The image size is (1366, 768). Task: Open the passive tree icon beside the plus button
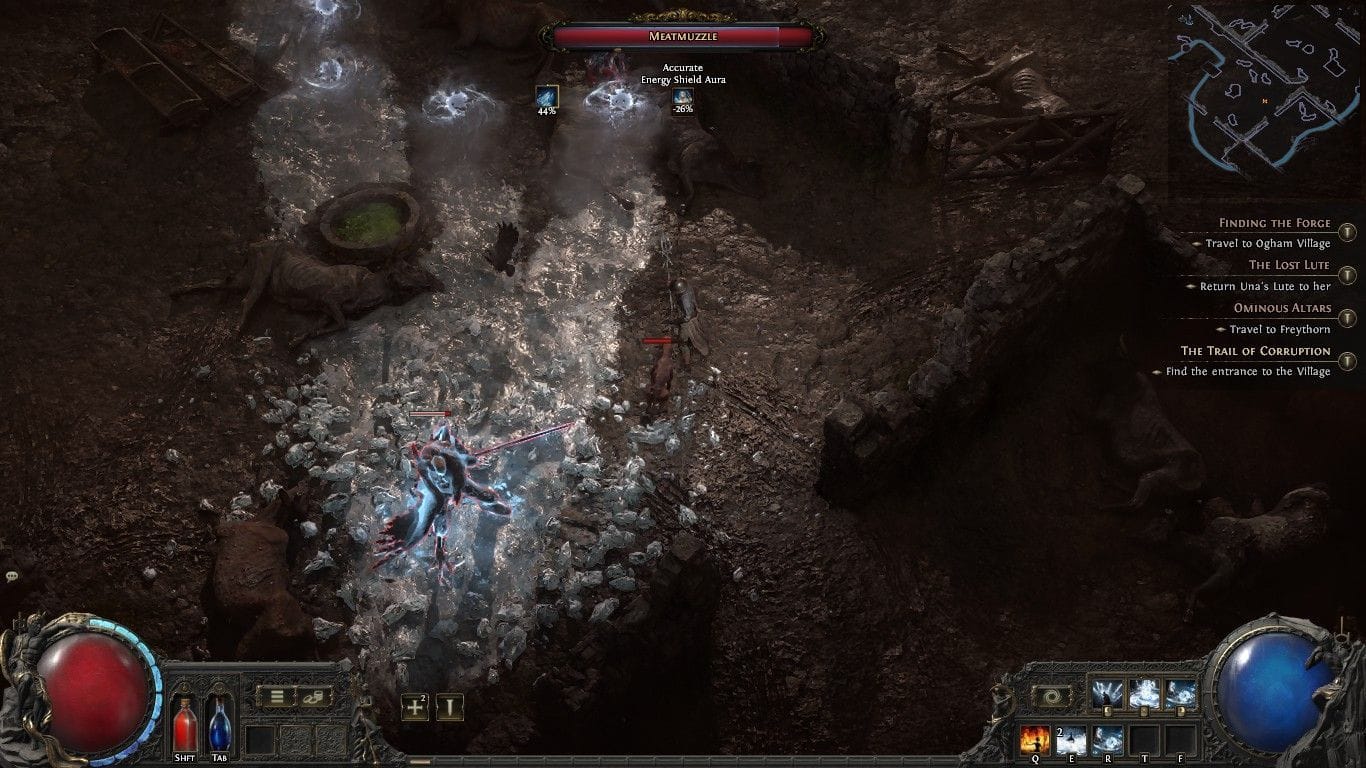coord(450,705)
